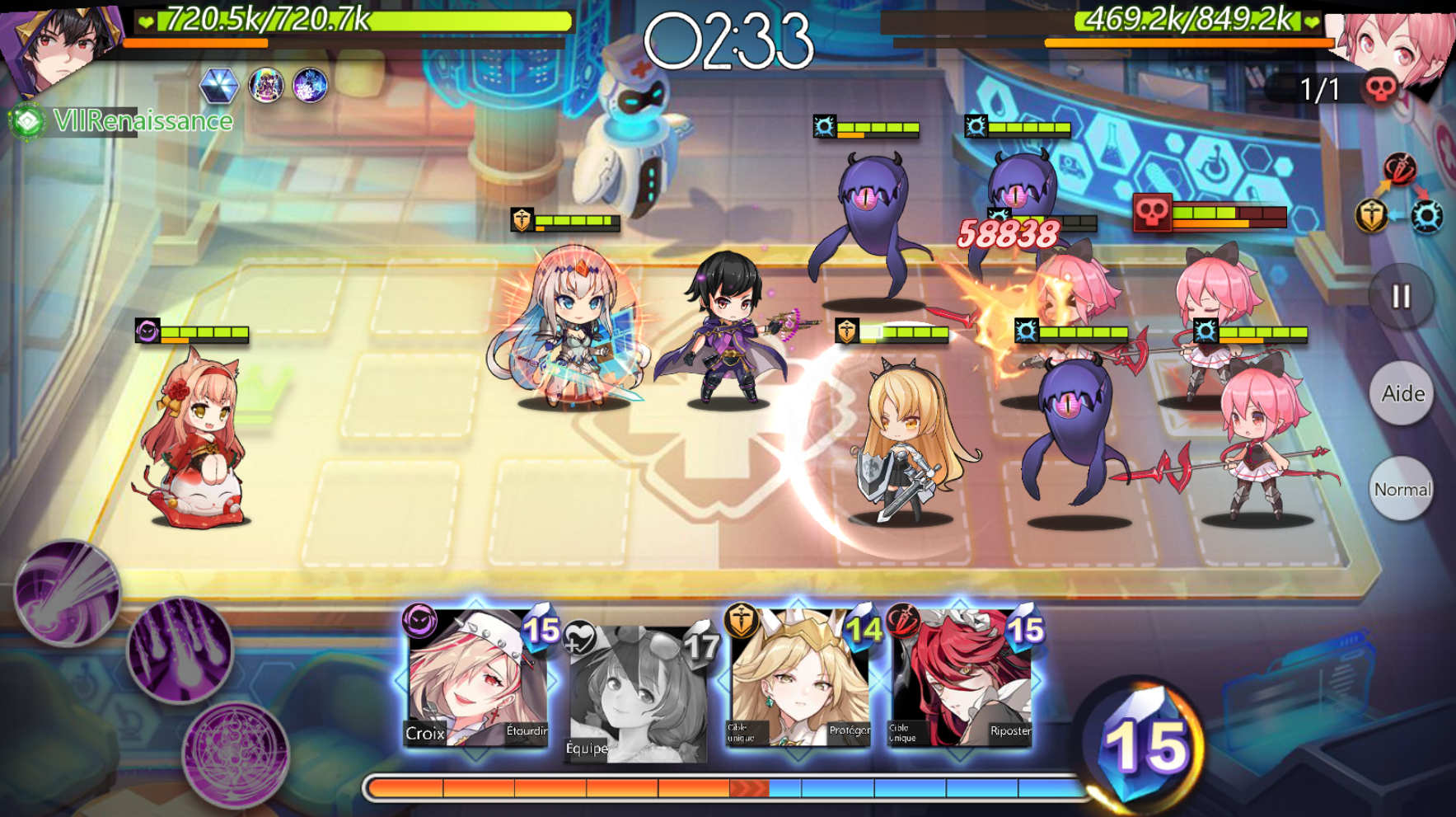Activate the purple claw slash skill
This screenshot has width=1456, height=817.
180,651
